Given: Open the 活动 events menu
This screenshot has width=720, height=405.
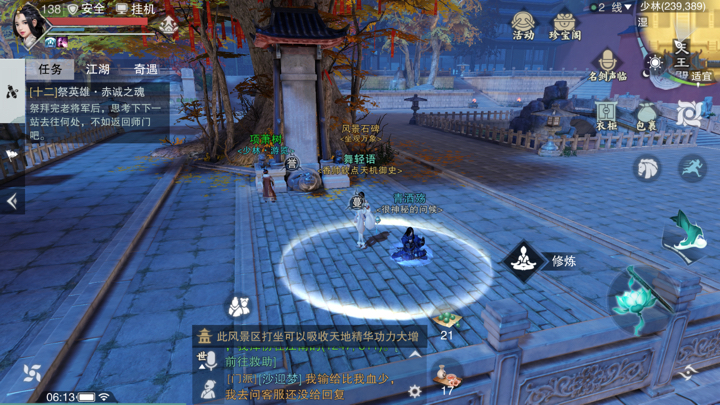Looking at the screenshot, I should pyautogui.click(x=523, y=26).
